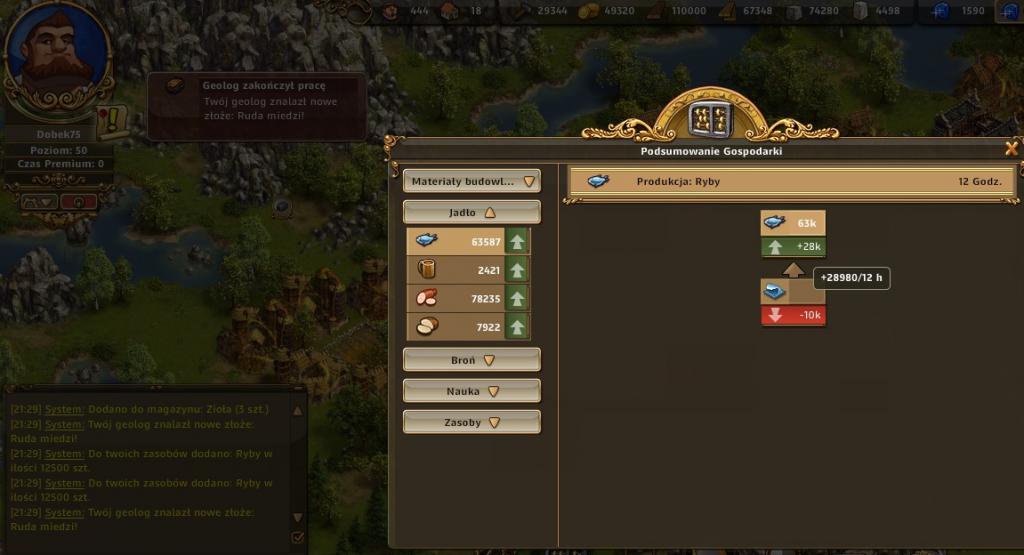Expand the Zasoby category
This screenshot has height=555, width=1024.
tap(471, 422)
